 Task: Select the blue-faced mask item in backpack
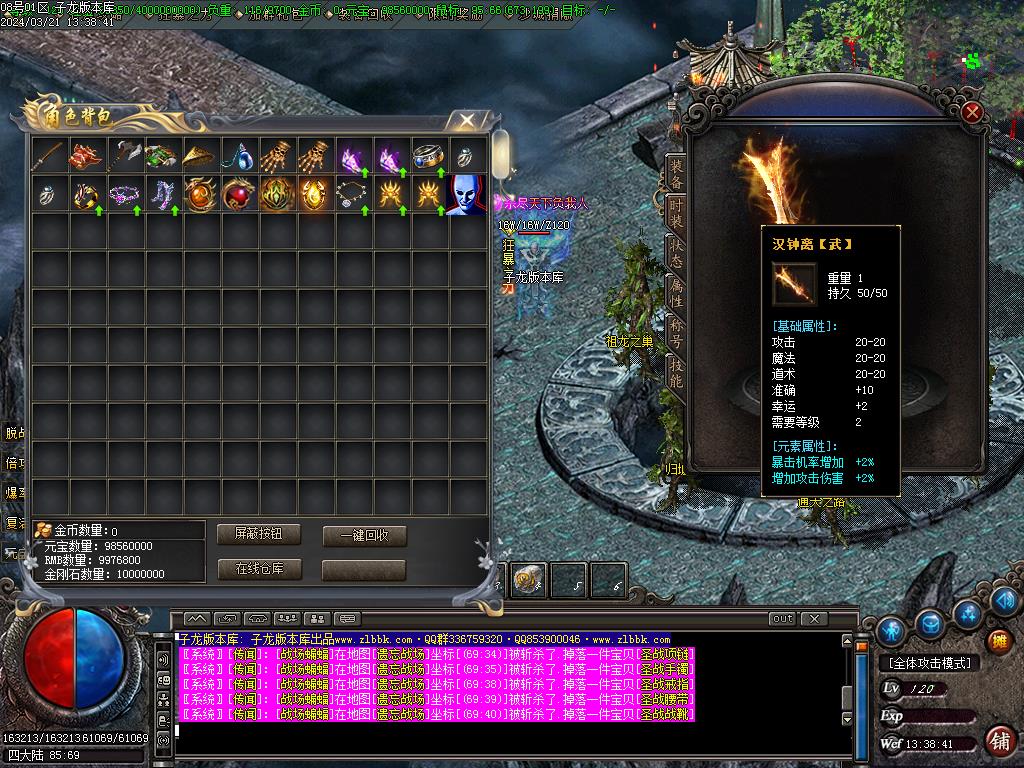466,193
